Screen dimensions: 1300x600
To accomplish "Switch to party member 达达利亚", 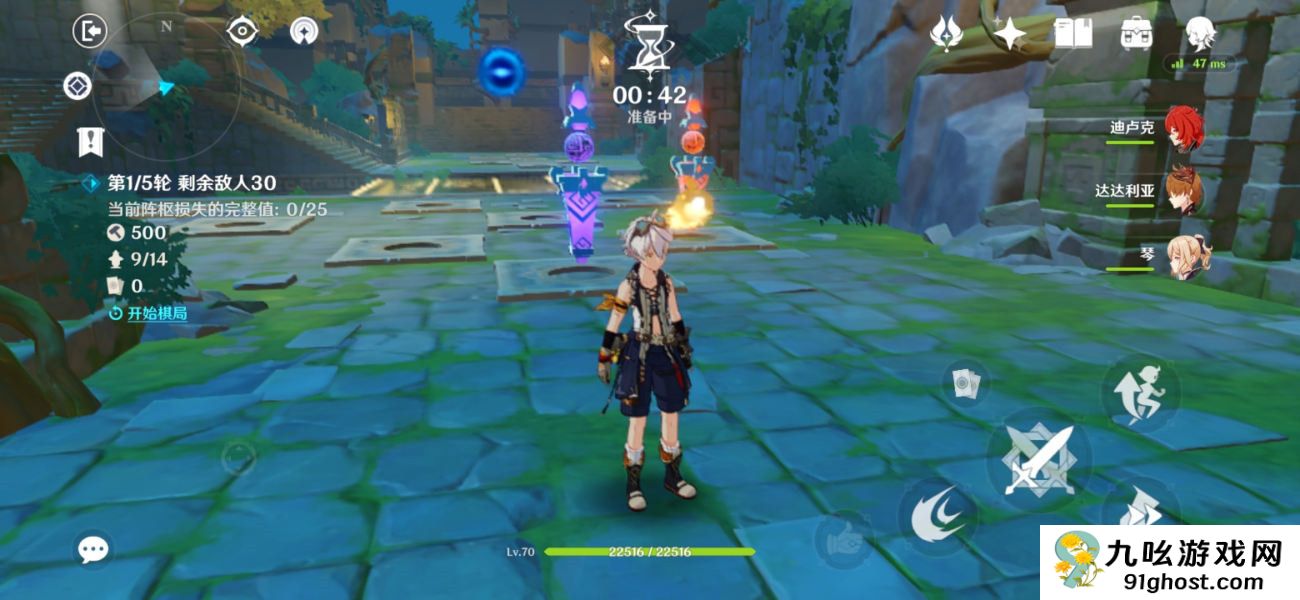I will 1184,192.
